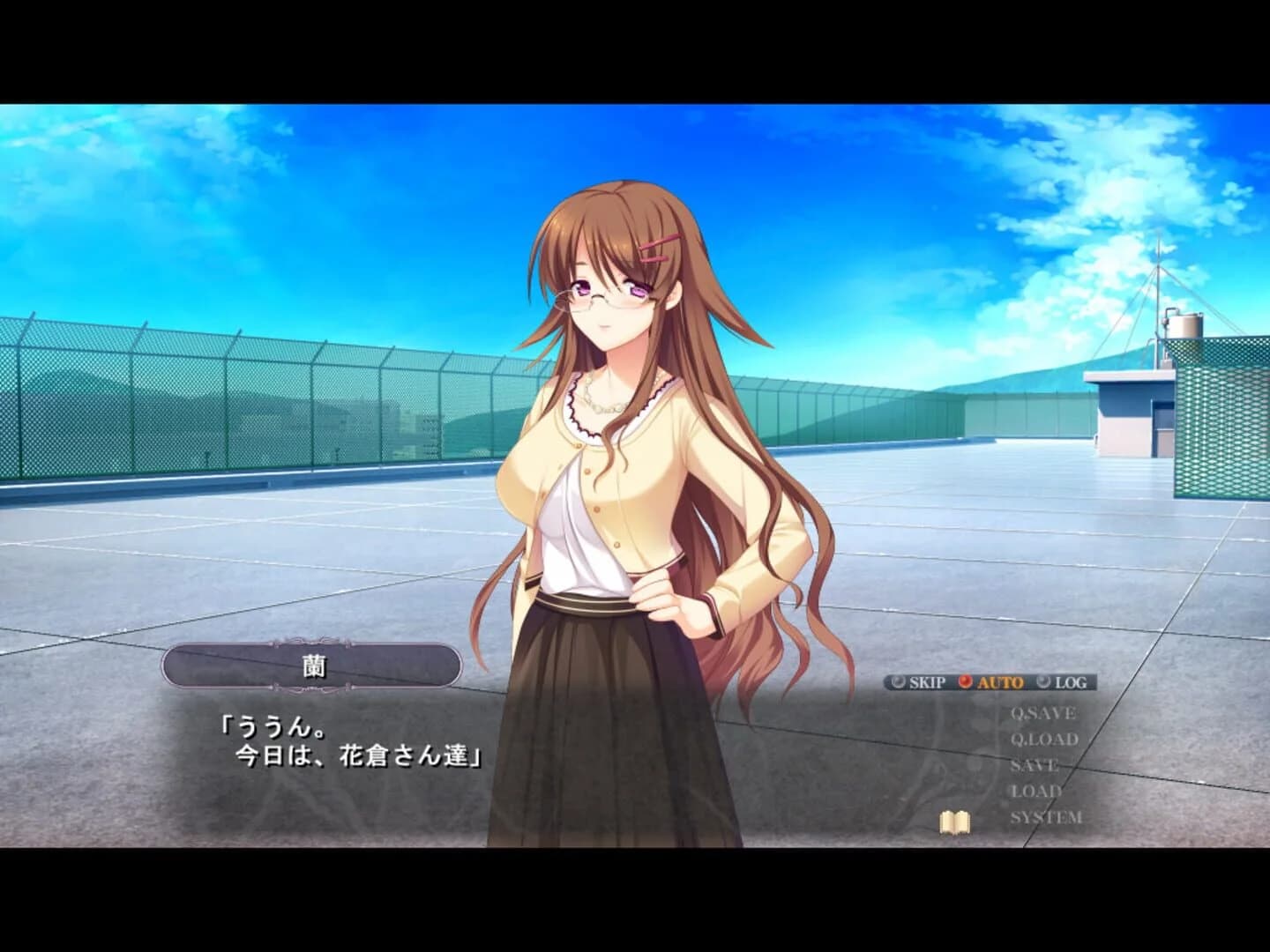Click the character sprite of Ran
The height and width of the screenshot is (952, 1270).
click(x=617, y=441)
